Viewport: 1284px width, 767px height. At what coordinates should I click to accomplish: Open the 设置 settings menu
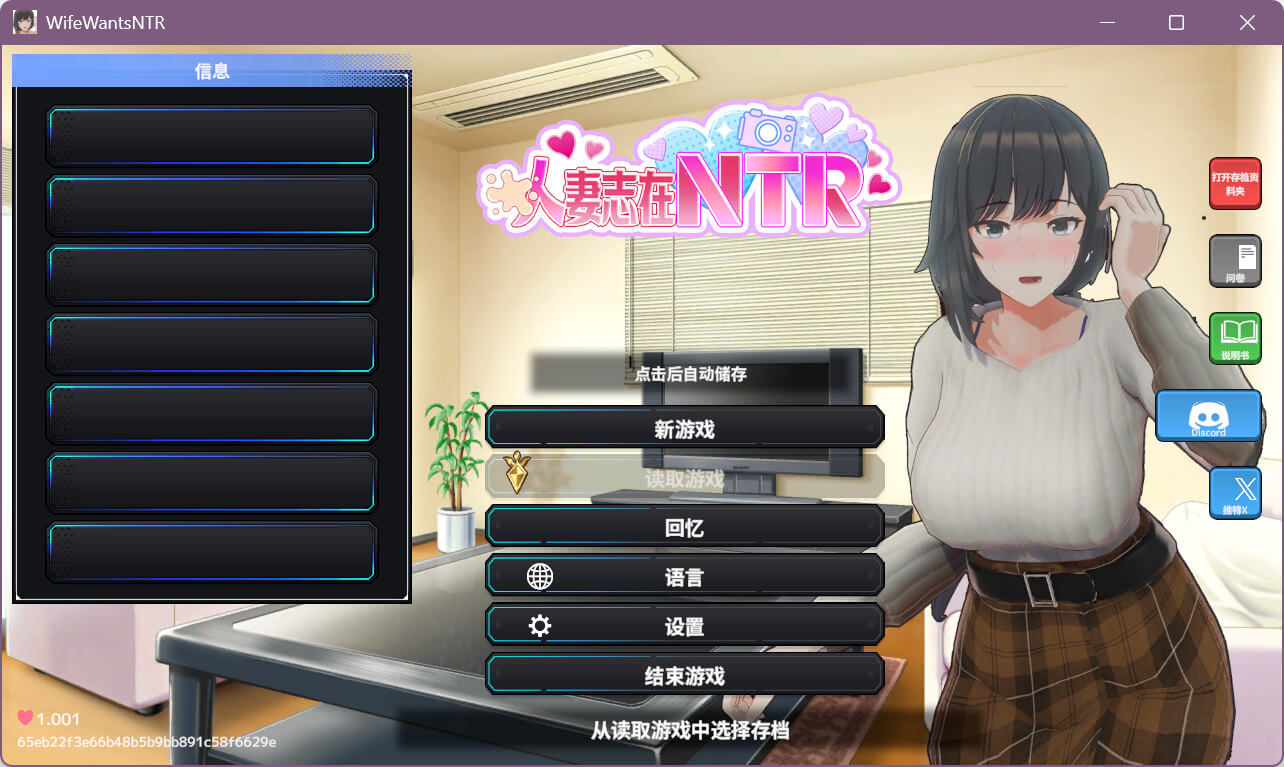coord(684,626)
